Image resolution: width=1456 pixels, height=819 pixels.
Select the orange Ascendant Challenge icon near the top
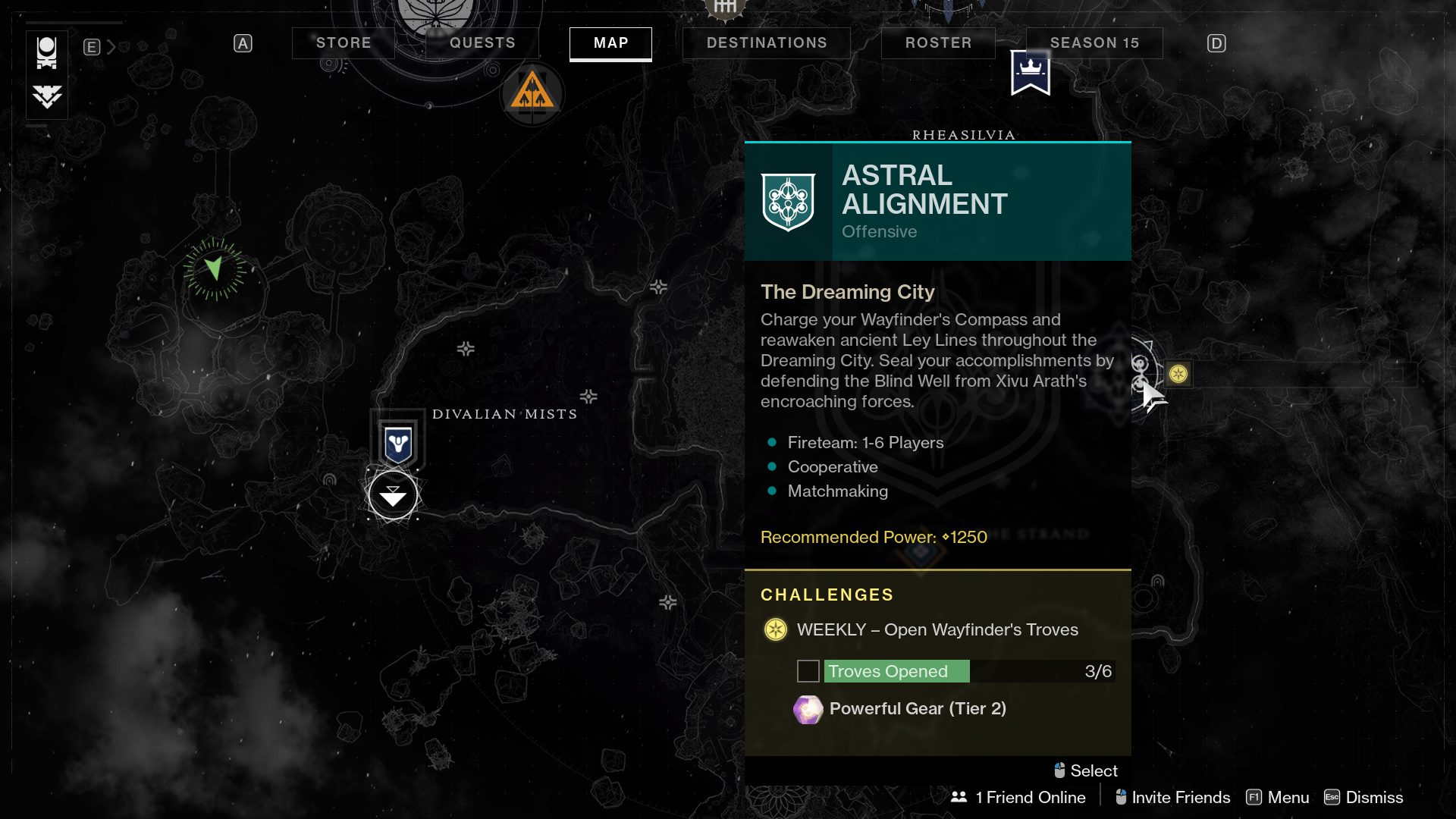(532, 93)
